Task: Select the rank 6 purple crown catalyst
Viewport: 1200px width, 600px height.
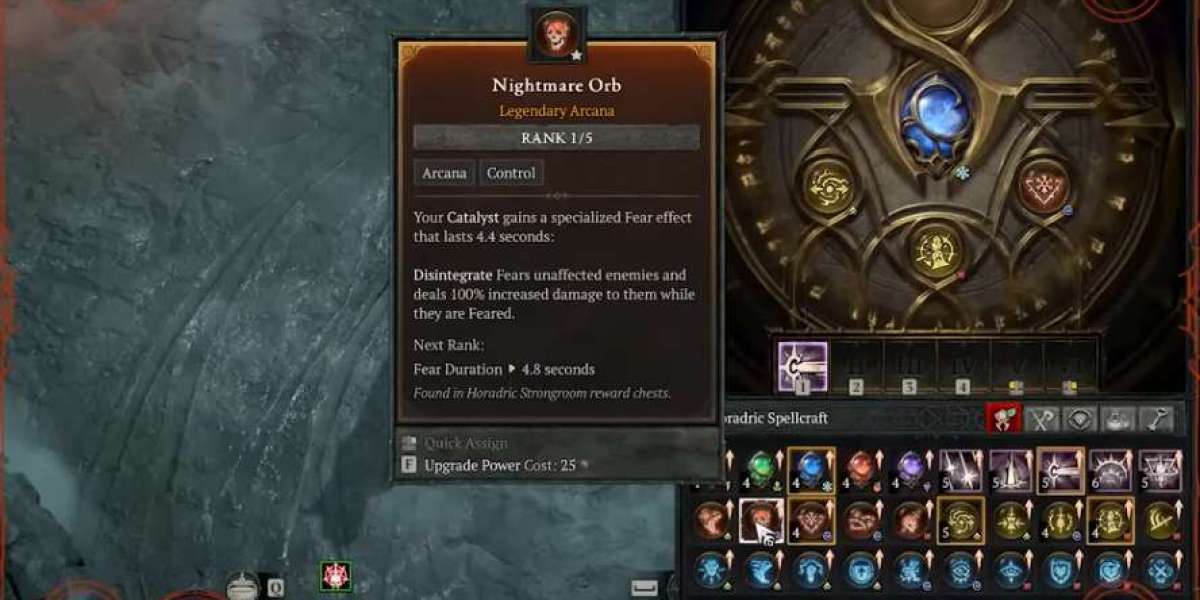Action: coord(1110,469)
